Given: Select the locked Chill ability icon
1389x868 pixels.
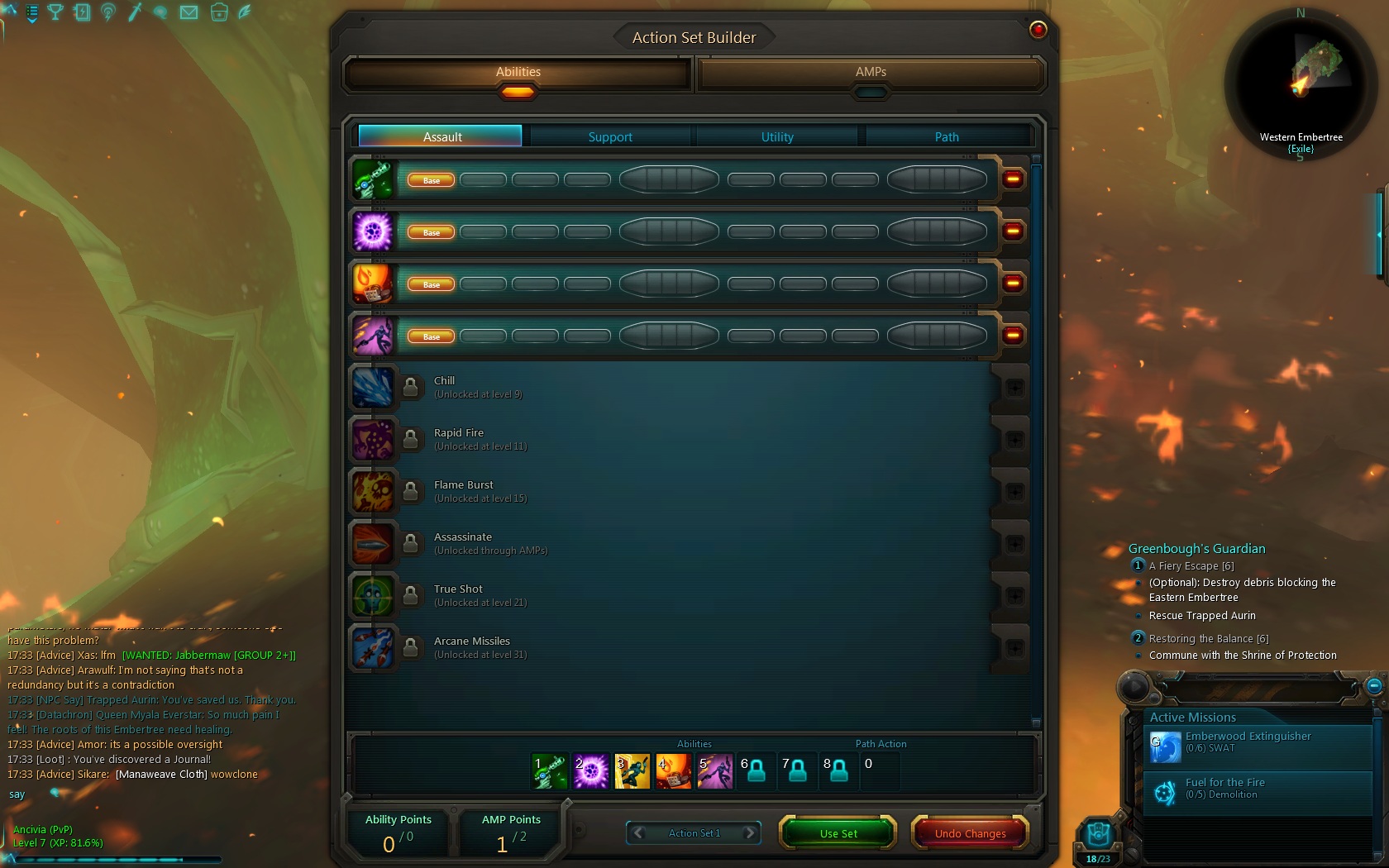Looking at the screenshot, I should [374, 388].
